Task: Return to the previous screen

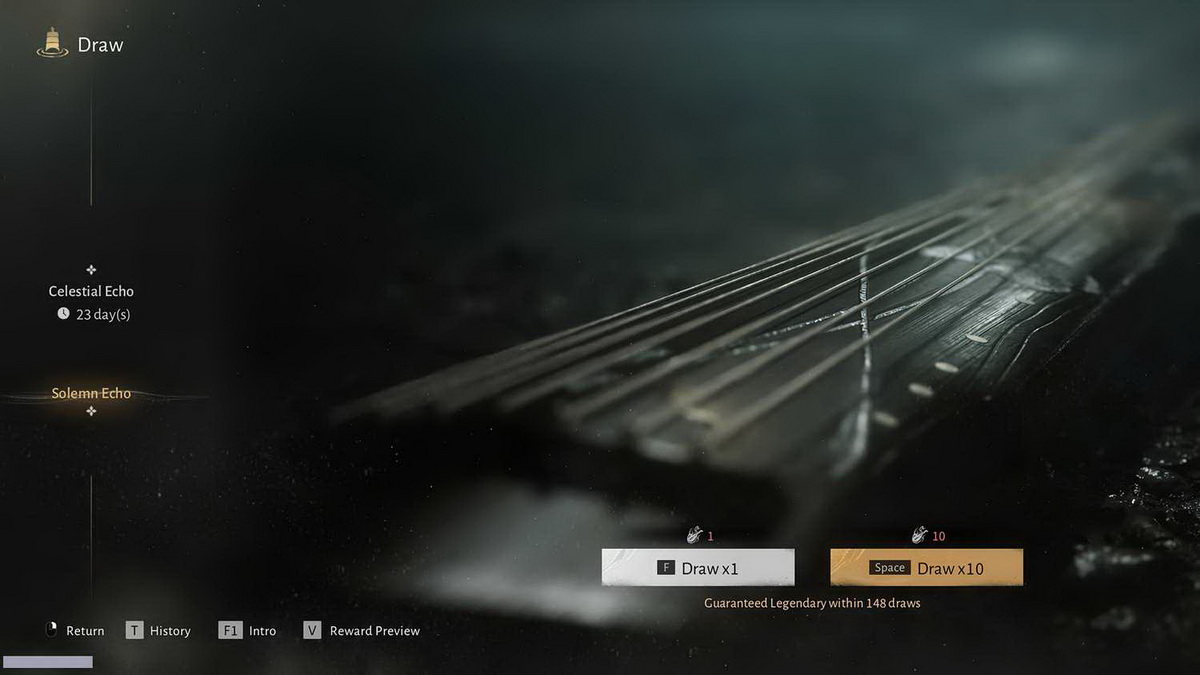Action: click(x=75, y=631)
